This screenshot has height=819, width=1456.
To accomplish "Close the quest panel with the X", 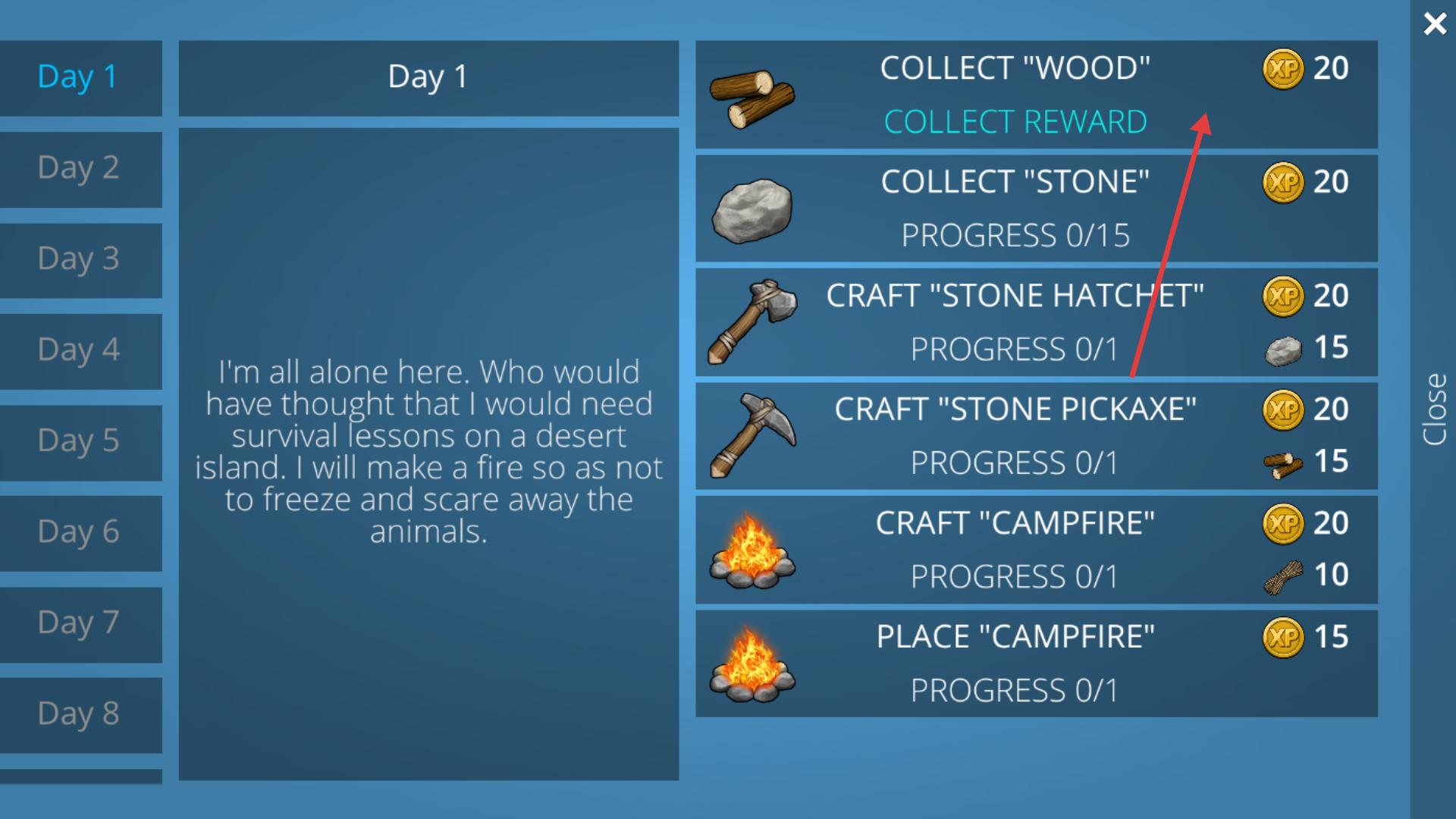I will 1434,24.
